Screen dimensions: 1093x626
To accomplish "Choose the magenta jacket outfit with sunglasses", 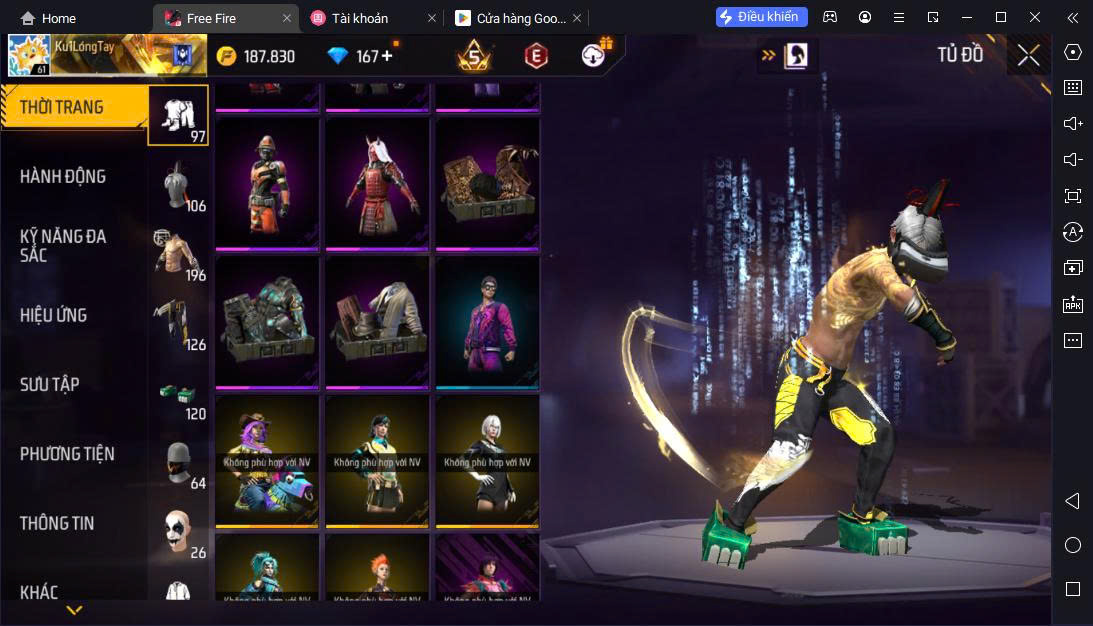I will (487, 322).
